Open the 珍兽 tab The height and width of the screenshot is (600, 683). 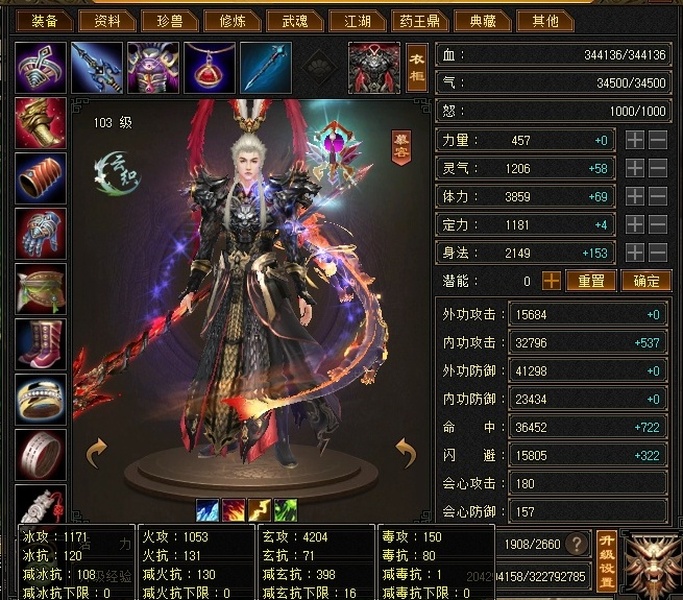[169, 21]
